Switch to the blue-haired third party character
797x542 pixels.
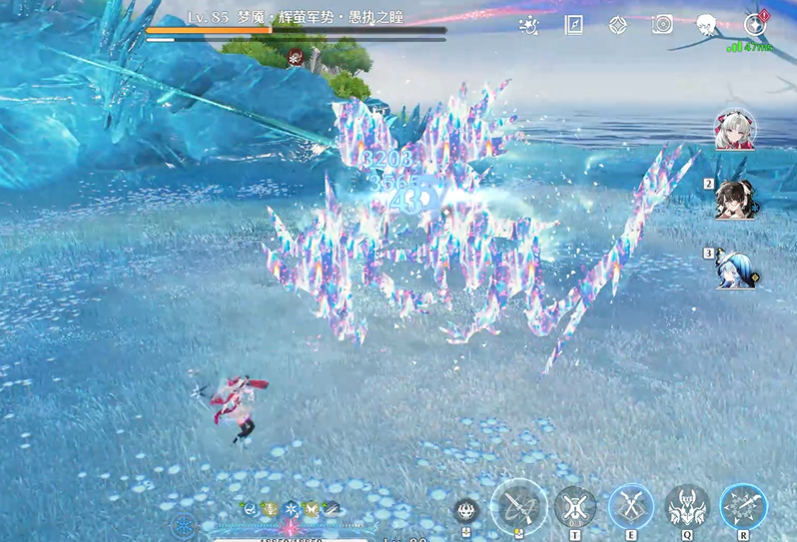(735, 268)
